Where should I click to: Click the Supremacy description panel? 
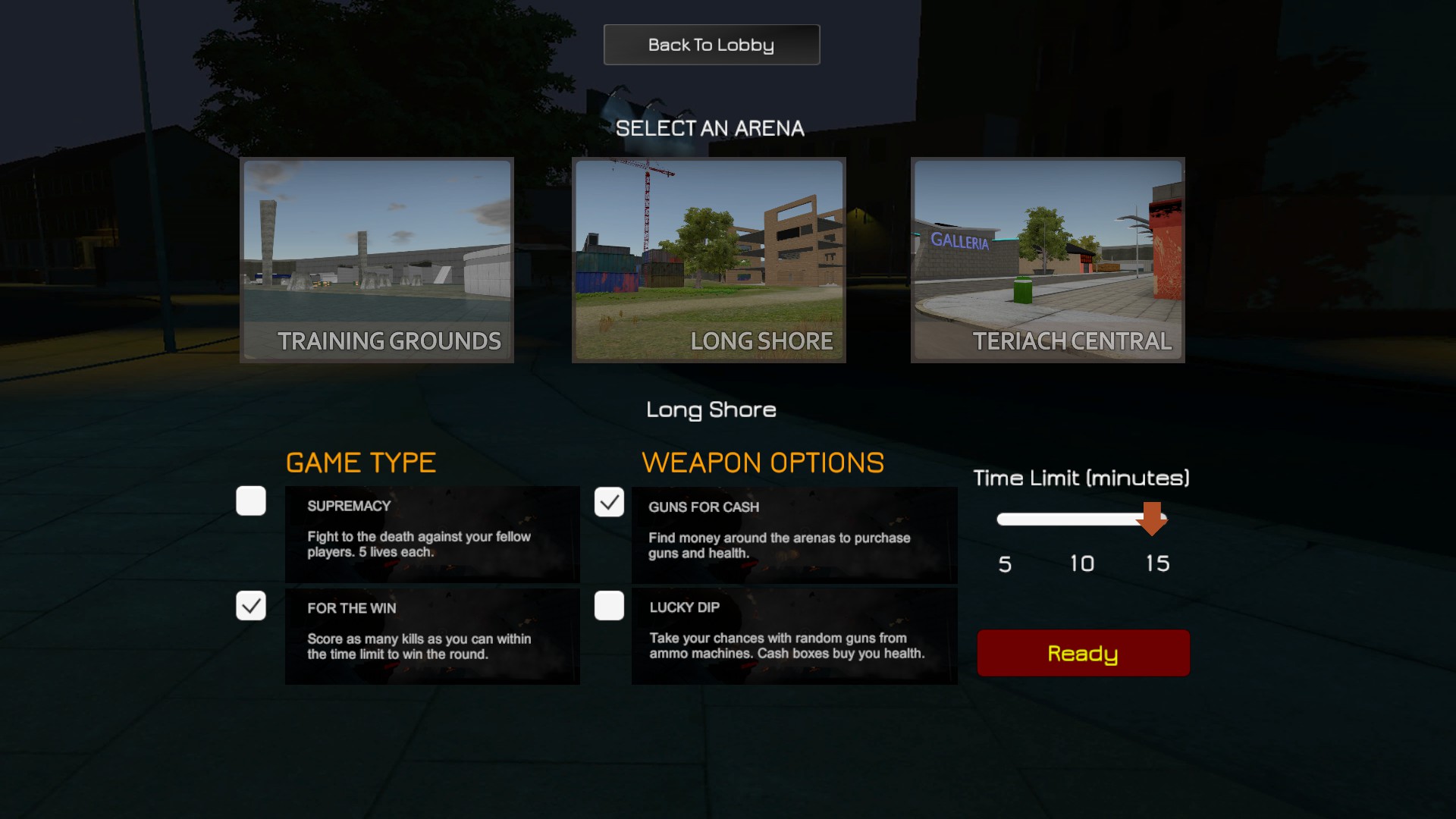click(x=431, y=534)
